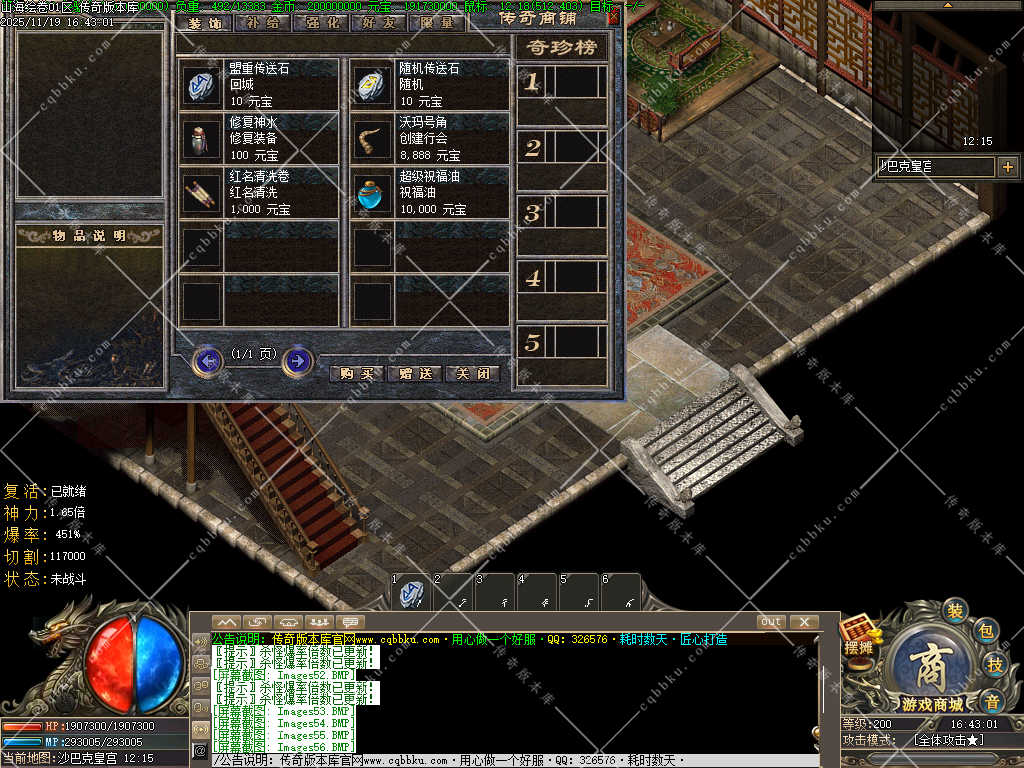Viewport: 1024px width, 768px height.
Task: Select the 好友 tab
Action: pyautogui.click(x=378, y=22)
